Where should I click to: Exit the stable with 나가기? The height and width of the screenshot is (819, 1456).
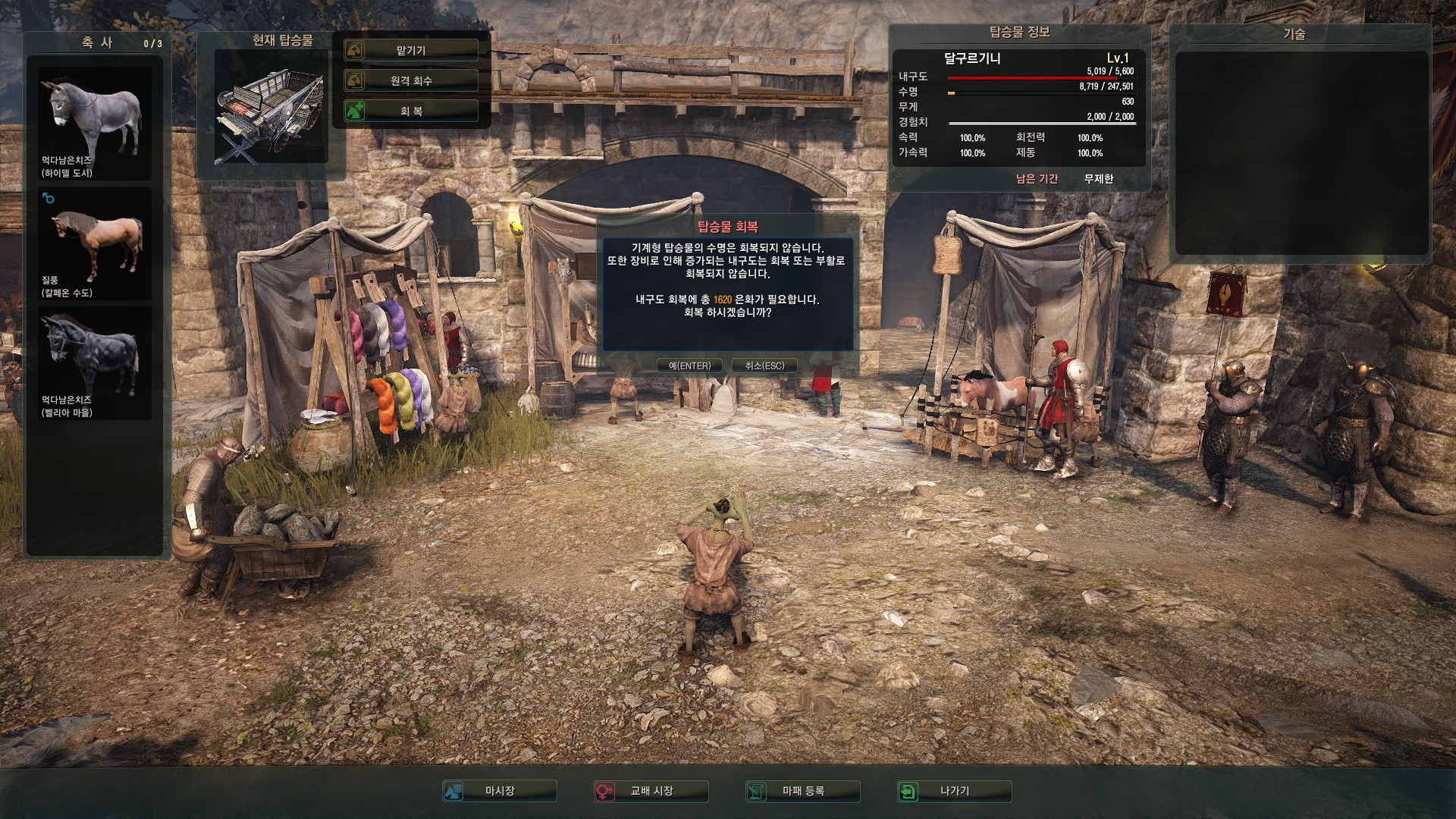pyautogui.click(x=955, y=791)
